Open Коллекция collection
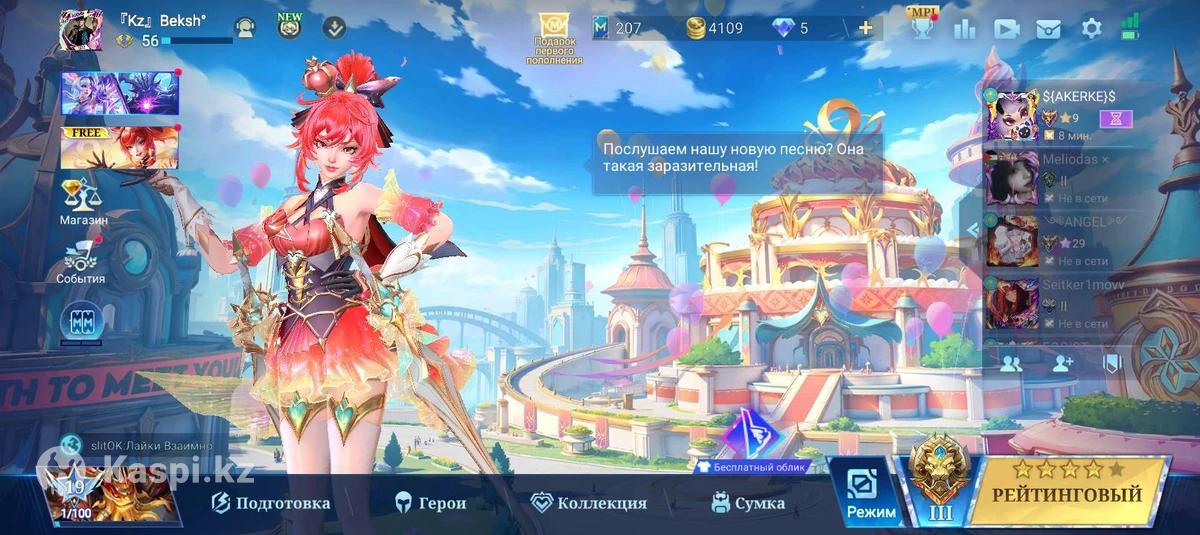The image size is (1200, 535). (x=589, y=503)
